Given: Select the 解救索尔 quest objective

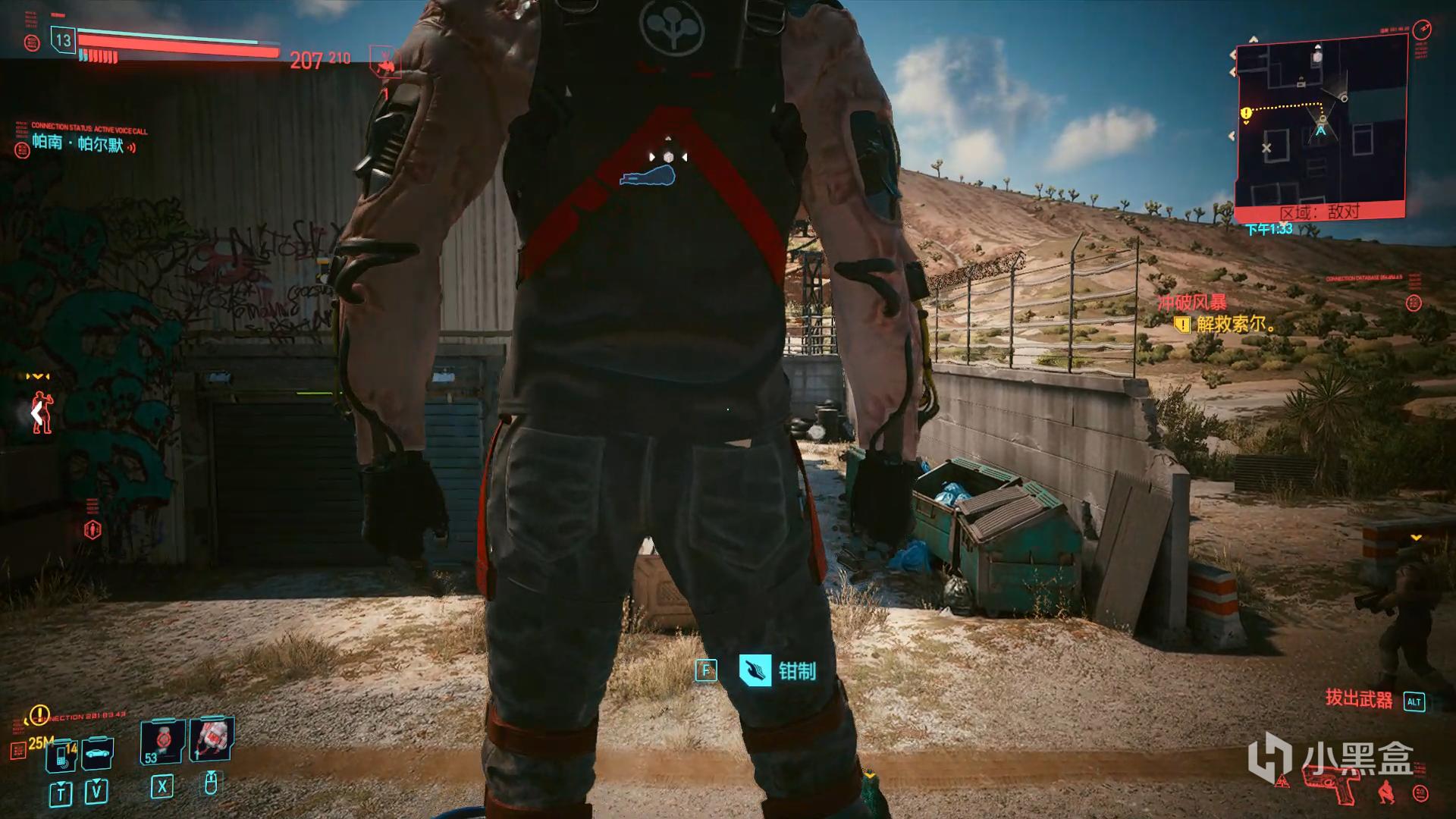Looking at the screenshot, I should [x=1235, y=325].
